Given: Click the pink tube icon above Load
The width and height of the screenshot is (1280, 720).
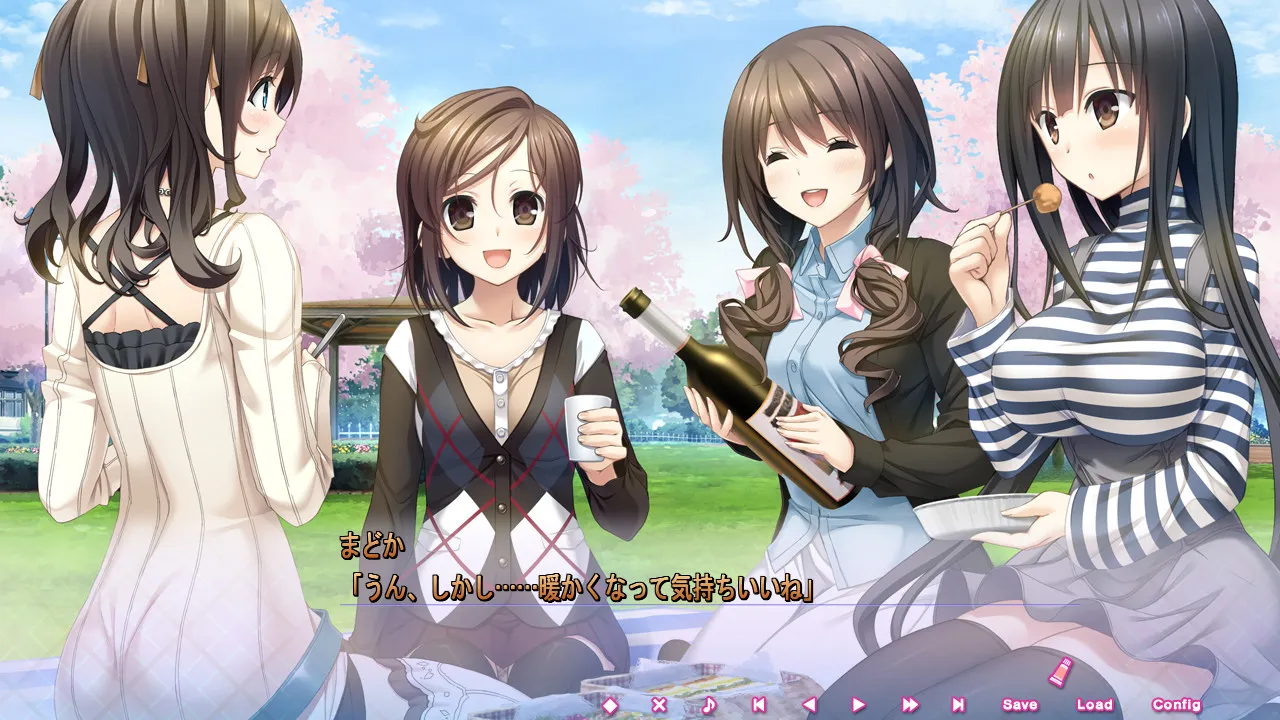Looking at the screenshot, I should (x=1057, y=671).
